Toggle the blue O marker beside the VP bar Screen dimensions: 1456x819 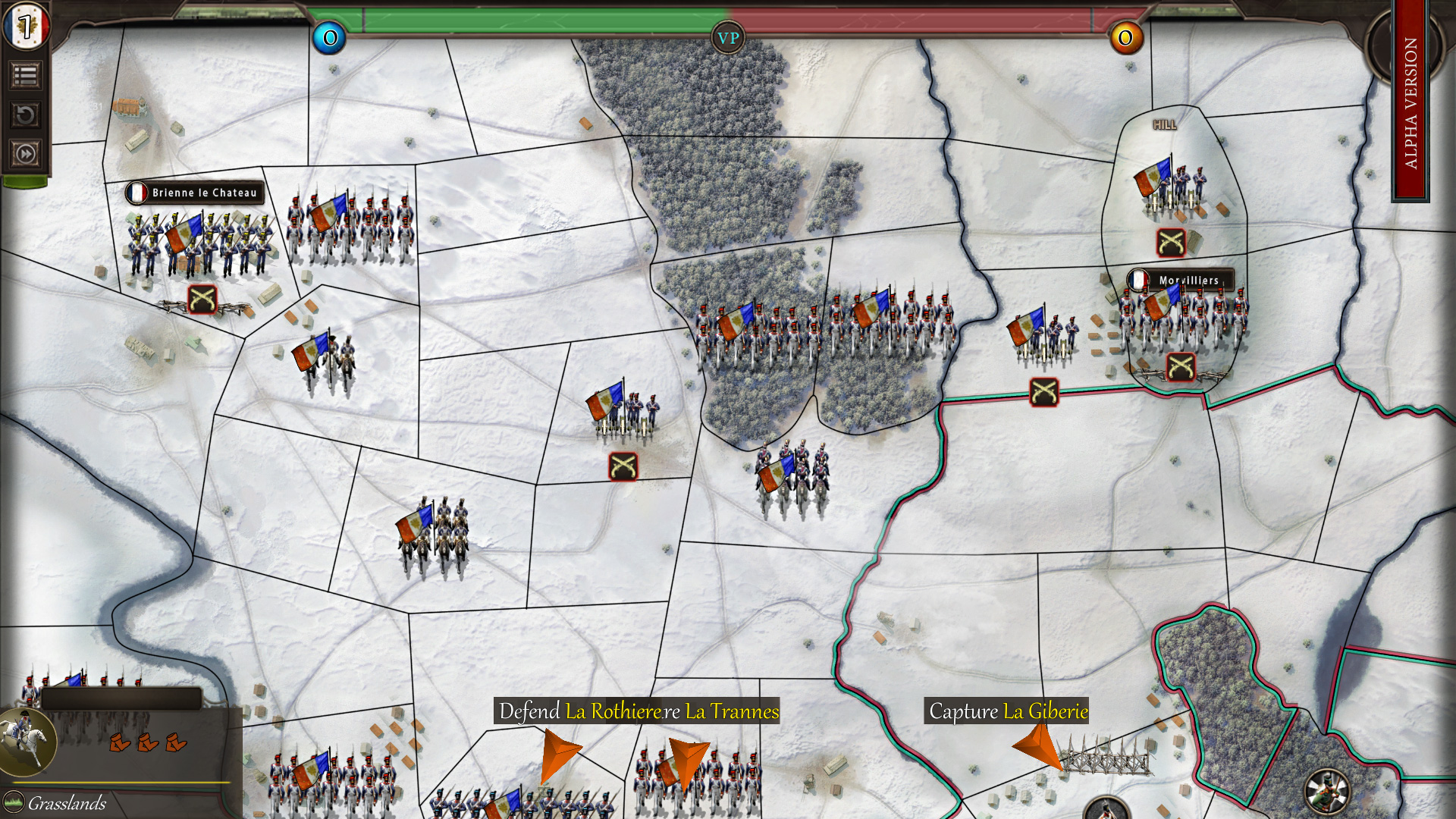point(329,39)
